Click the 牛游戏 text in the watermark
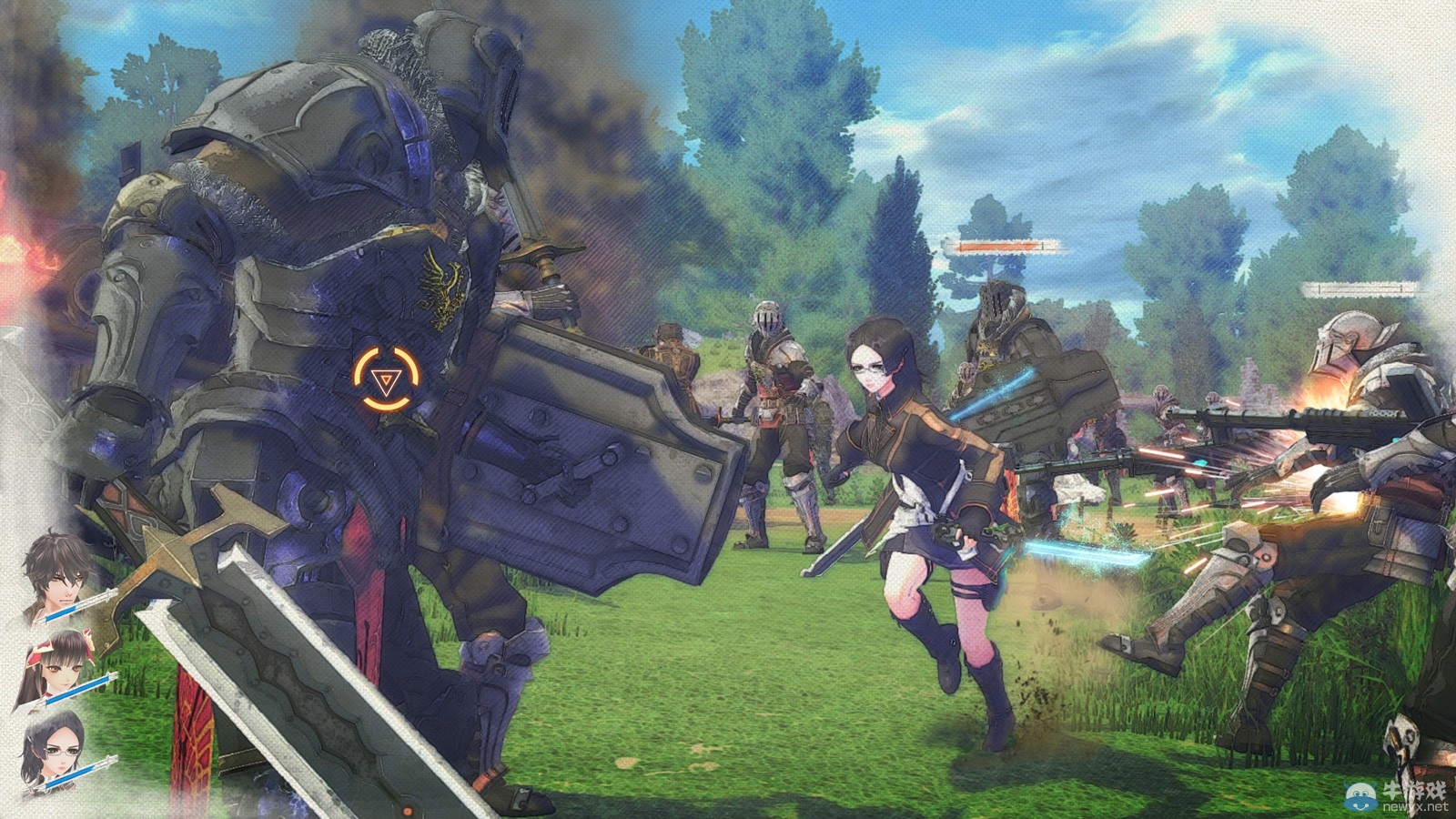The image size is (1456, 819). pos(1413,790)
